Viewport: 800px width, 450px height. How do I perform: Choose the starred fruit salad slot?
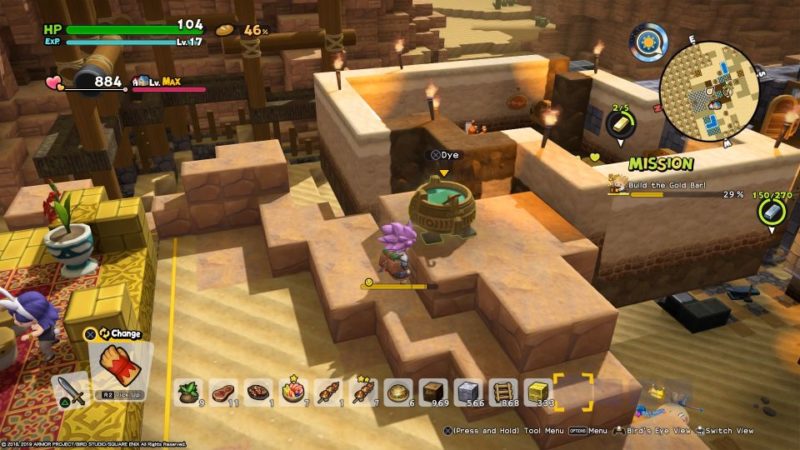pos(294,391)
